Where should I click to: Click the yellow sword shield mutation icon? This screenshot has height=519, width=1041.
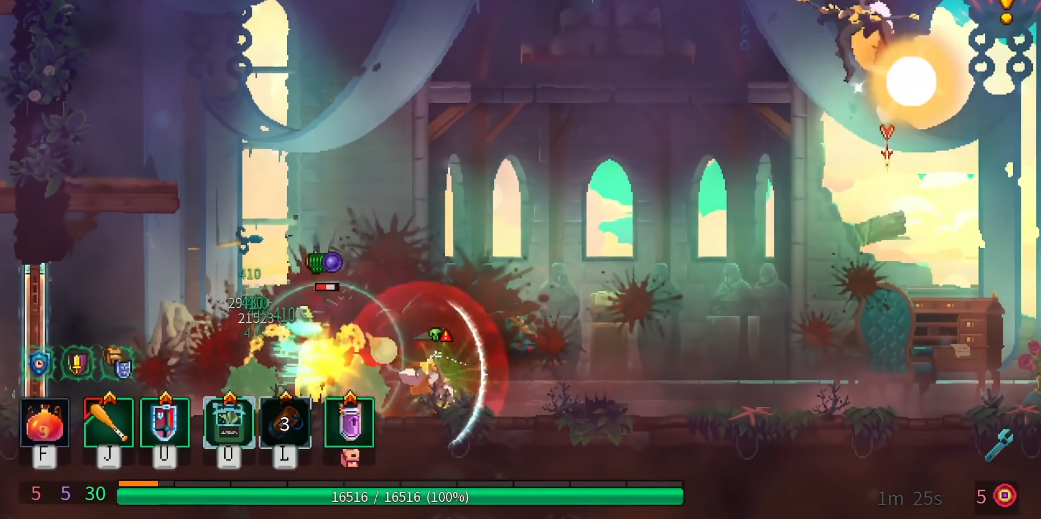tap(78, 362)
